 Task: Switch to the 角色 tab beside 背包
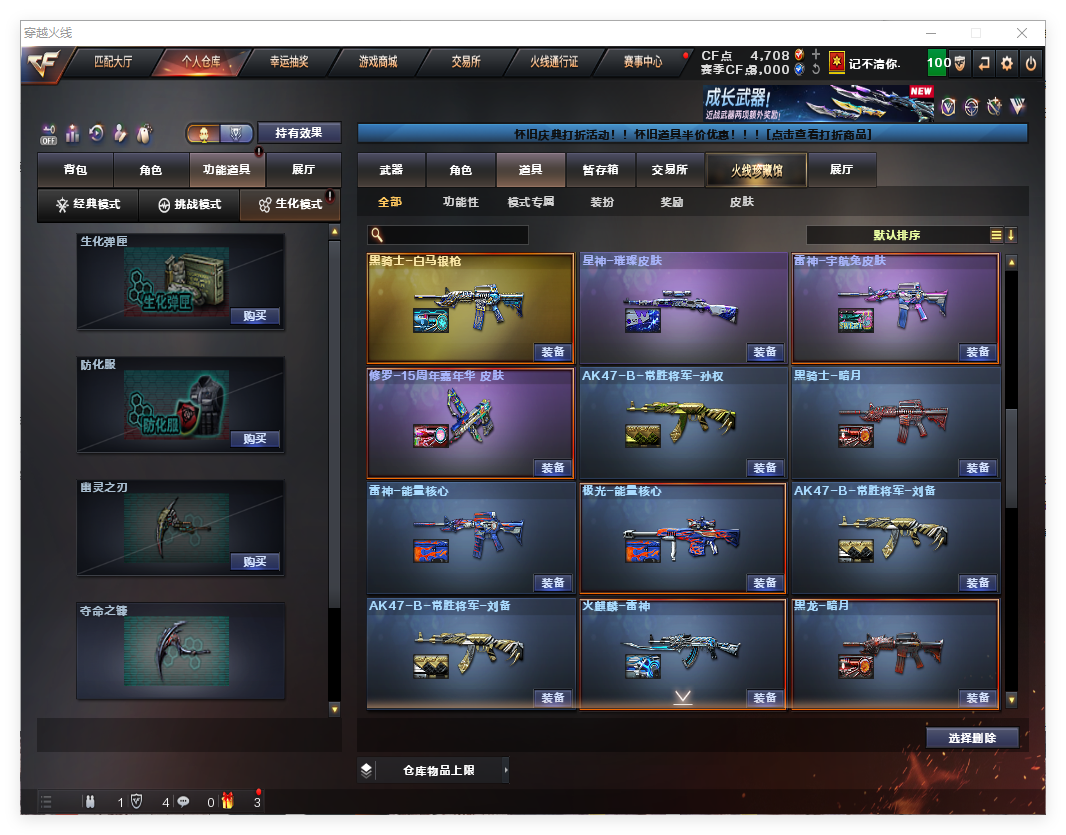coord(150,171)
